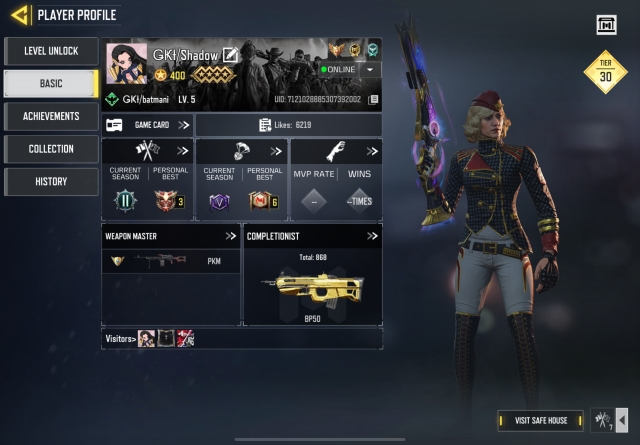Viewport: 640px width, 445px height.
Task: Click the top-right card icon button
Action: click(605, 25)
